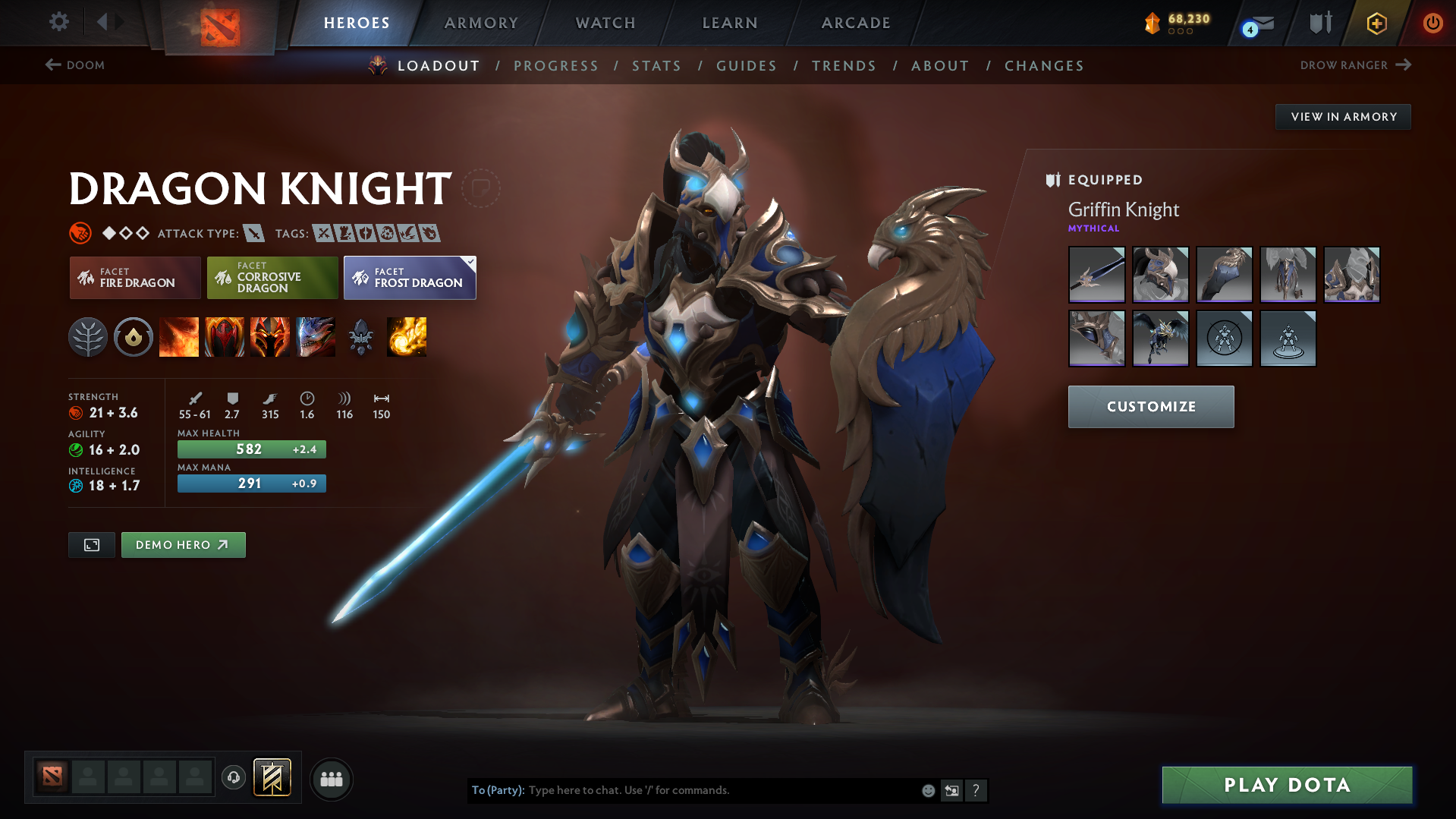The image size is (1456, 819).
Task: Open the ARMORY menu in top navigation
Action: pos(481,23)
